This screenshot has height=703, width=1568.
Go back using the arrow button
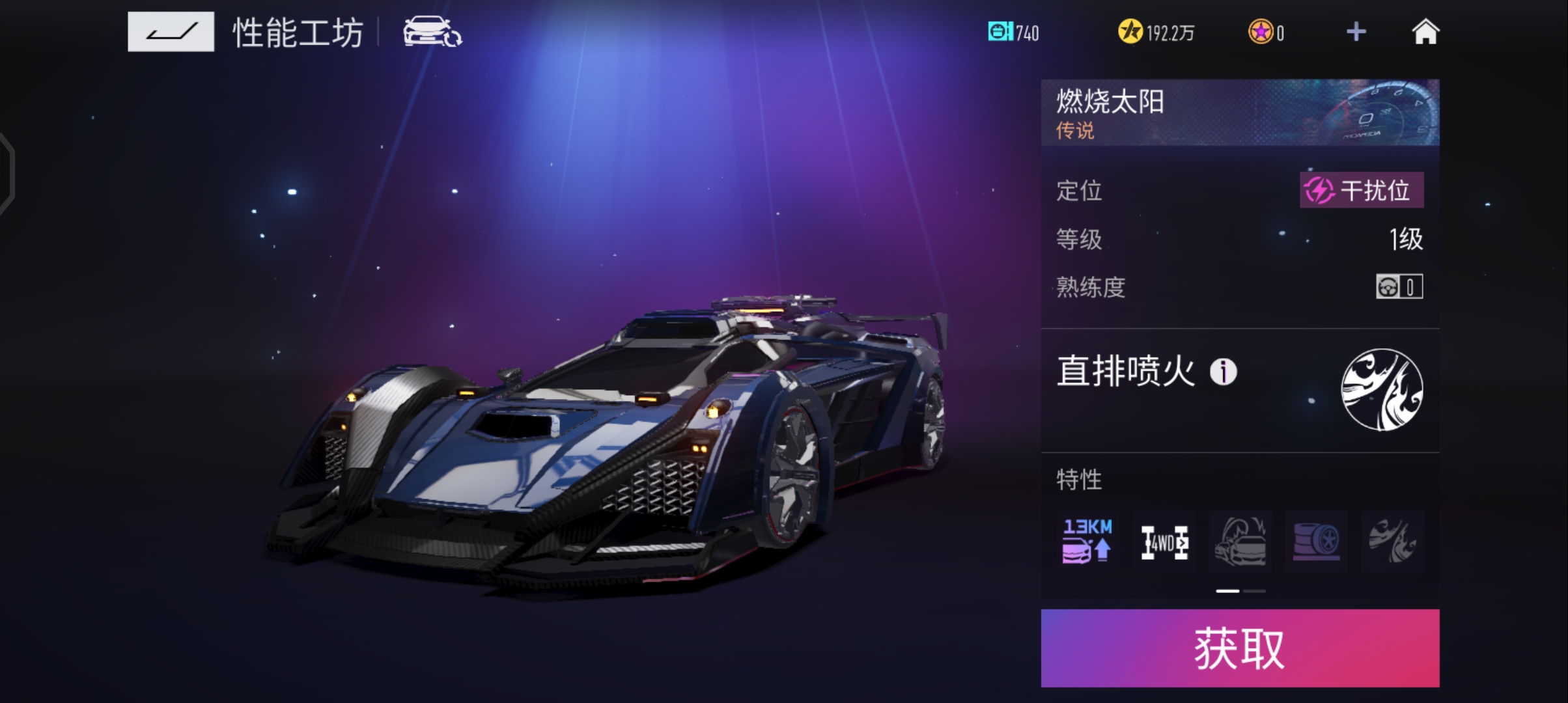171,31
